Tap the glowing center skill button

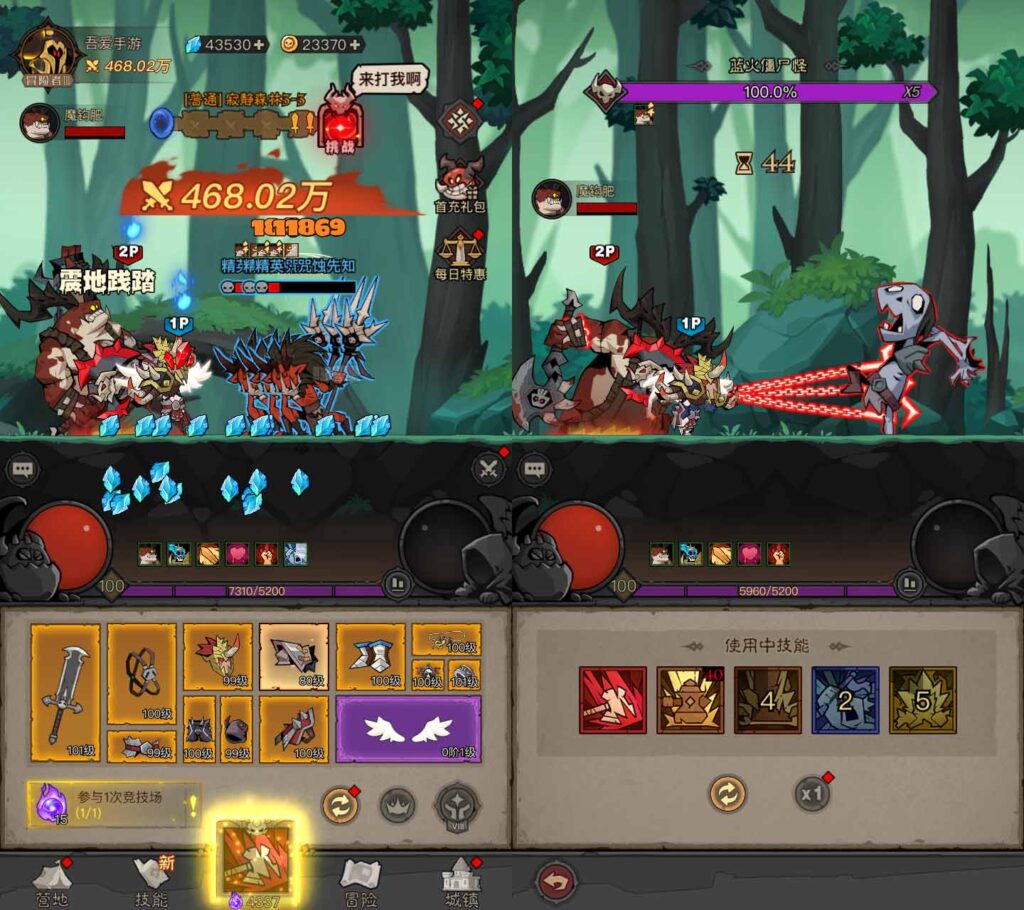click(256, 859)
